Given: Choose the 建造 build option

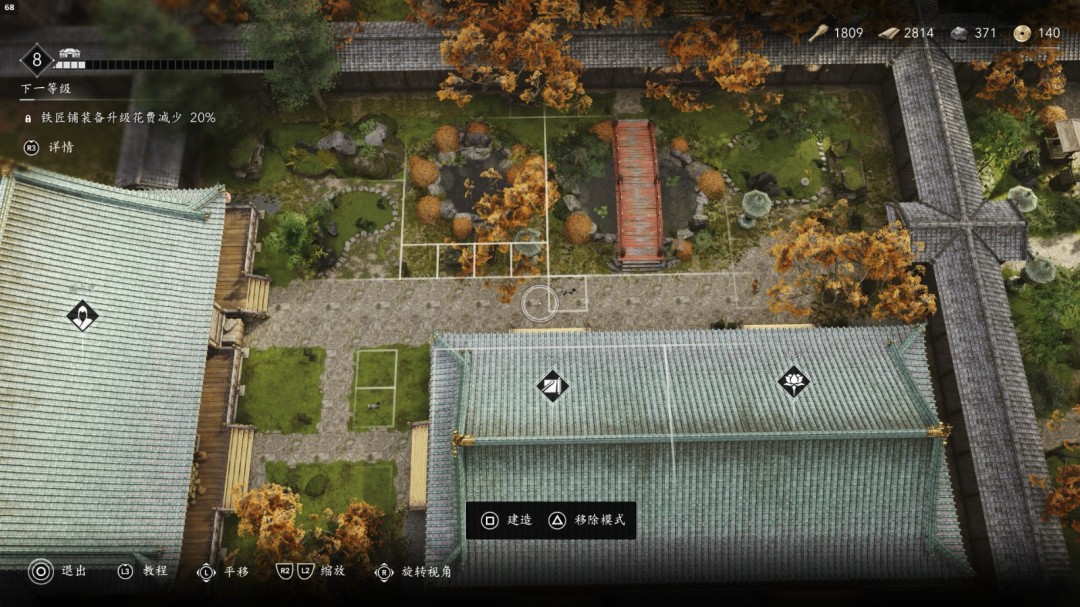Looking at the screenshot, I should pyautogui.click(x=507, y=520).
